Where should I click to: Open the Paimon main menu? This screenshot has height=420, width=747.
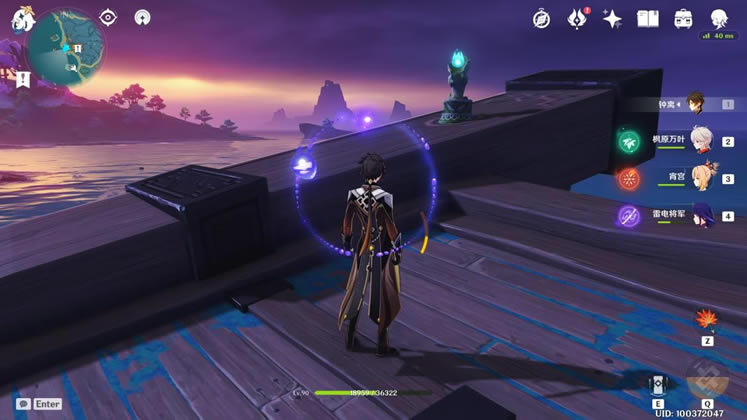(21, 19)
